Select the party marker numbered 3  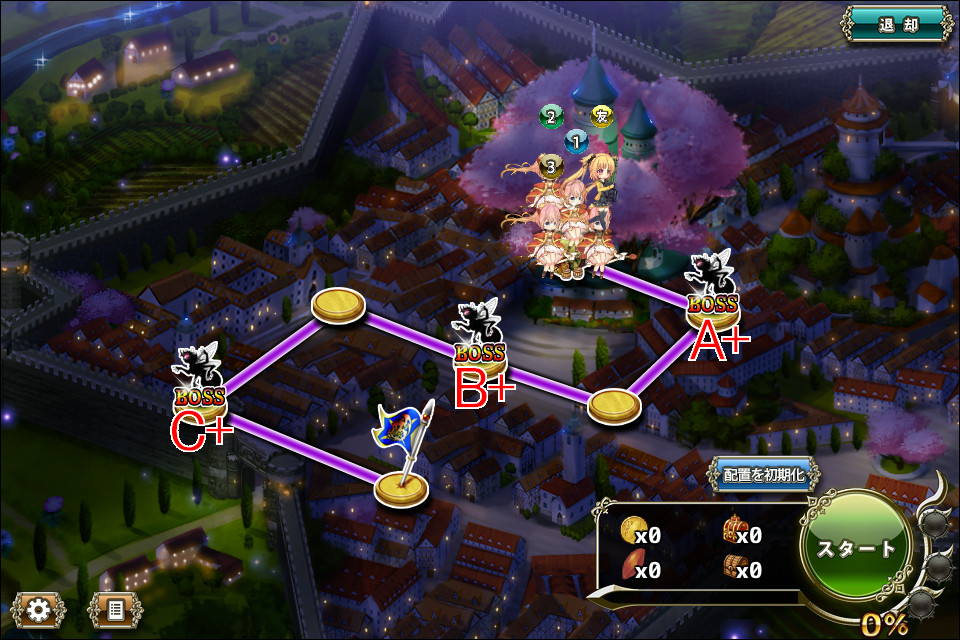point(549,165)
